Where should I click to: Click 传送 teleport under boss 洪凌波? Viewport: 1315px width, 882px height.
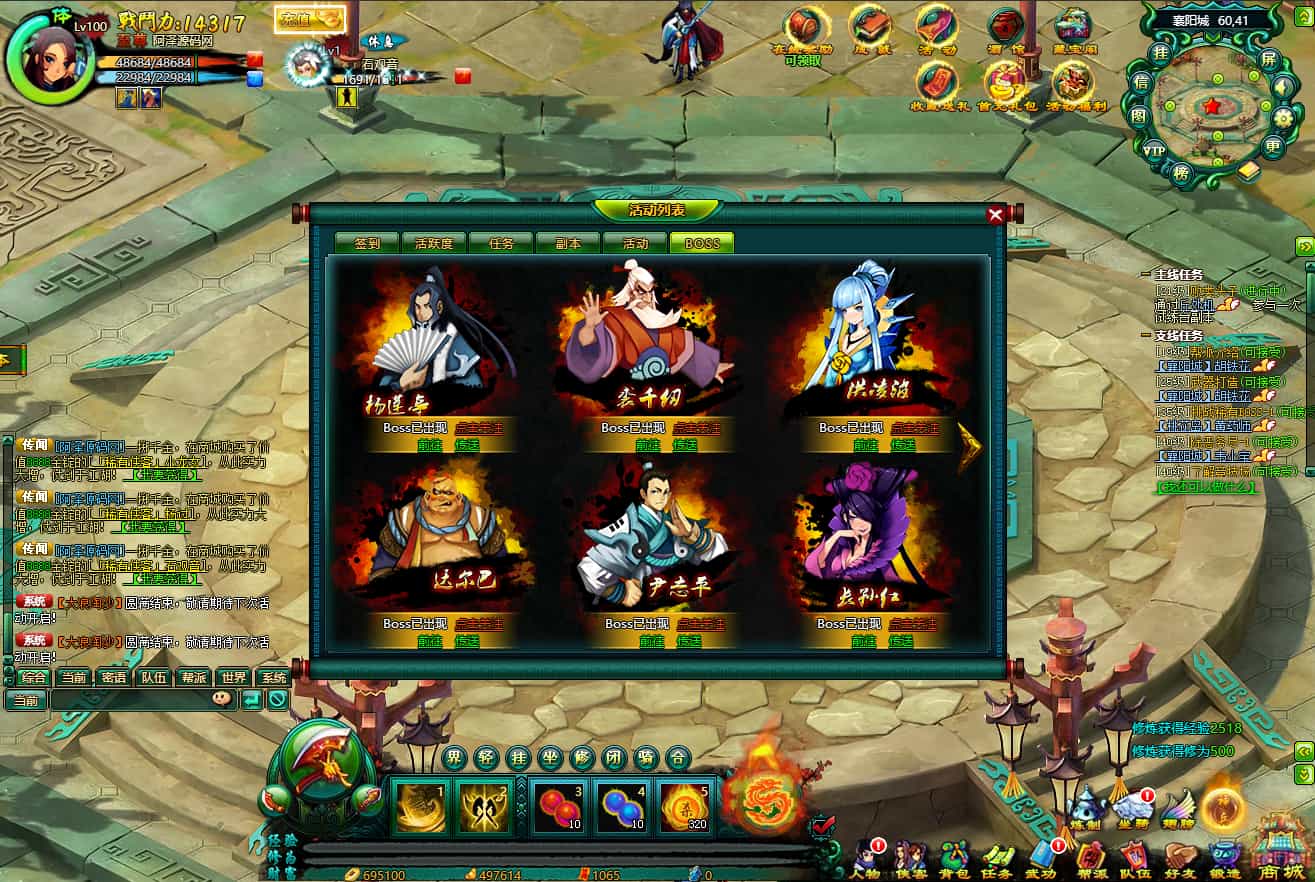(901, 445)
